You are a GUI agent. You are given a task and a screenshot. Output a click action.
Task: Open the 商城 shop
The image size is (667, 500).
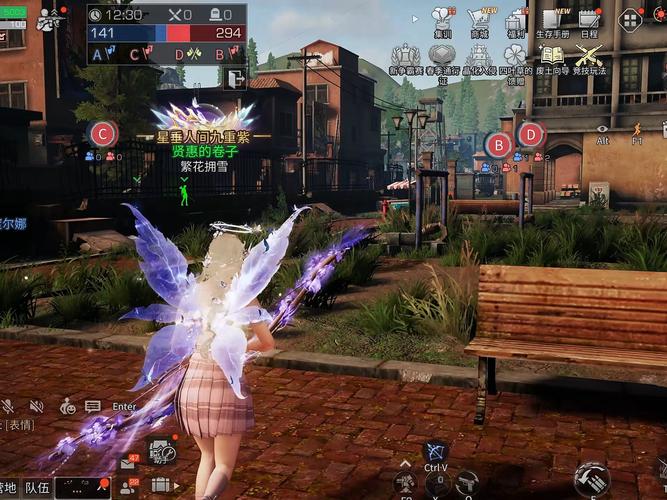coord(479,20)
